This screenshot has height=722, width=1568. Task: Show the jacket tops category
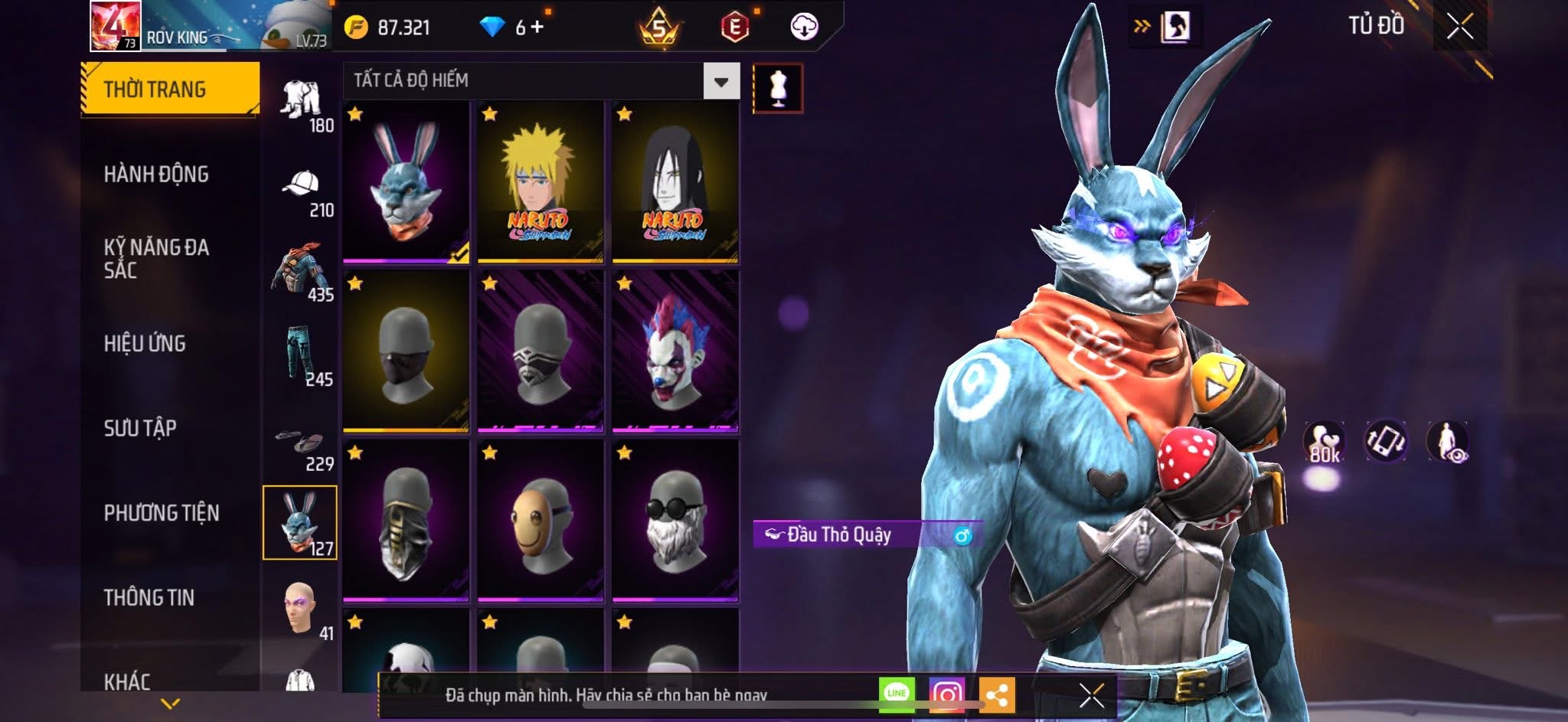(x=301, y=271)
